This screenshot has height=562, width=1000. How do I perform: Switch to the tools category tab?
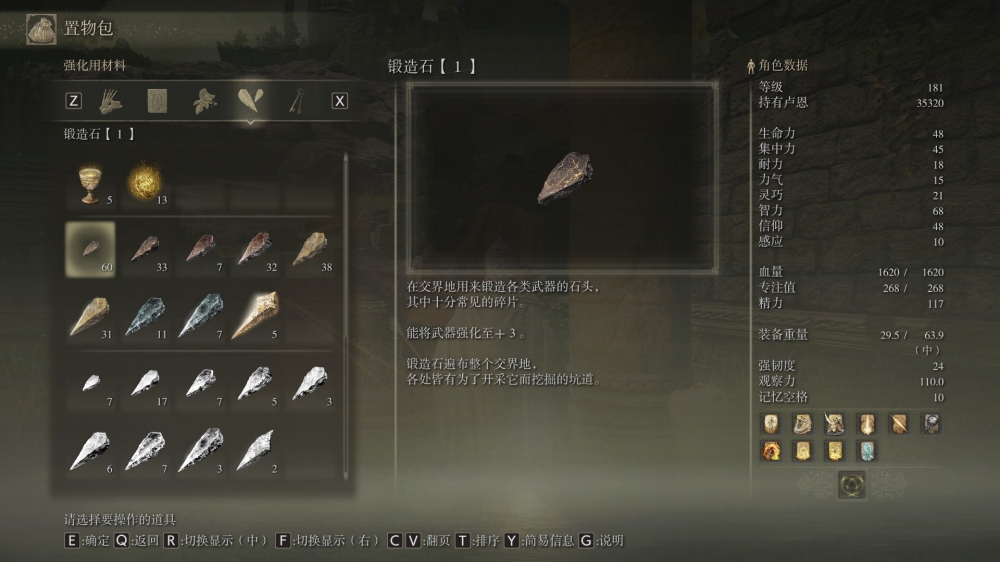[109, 100]
